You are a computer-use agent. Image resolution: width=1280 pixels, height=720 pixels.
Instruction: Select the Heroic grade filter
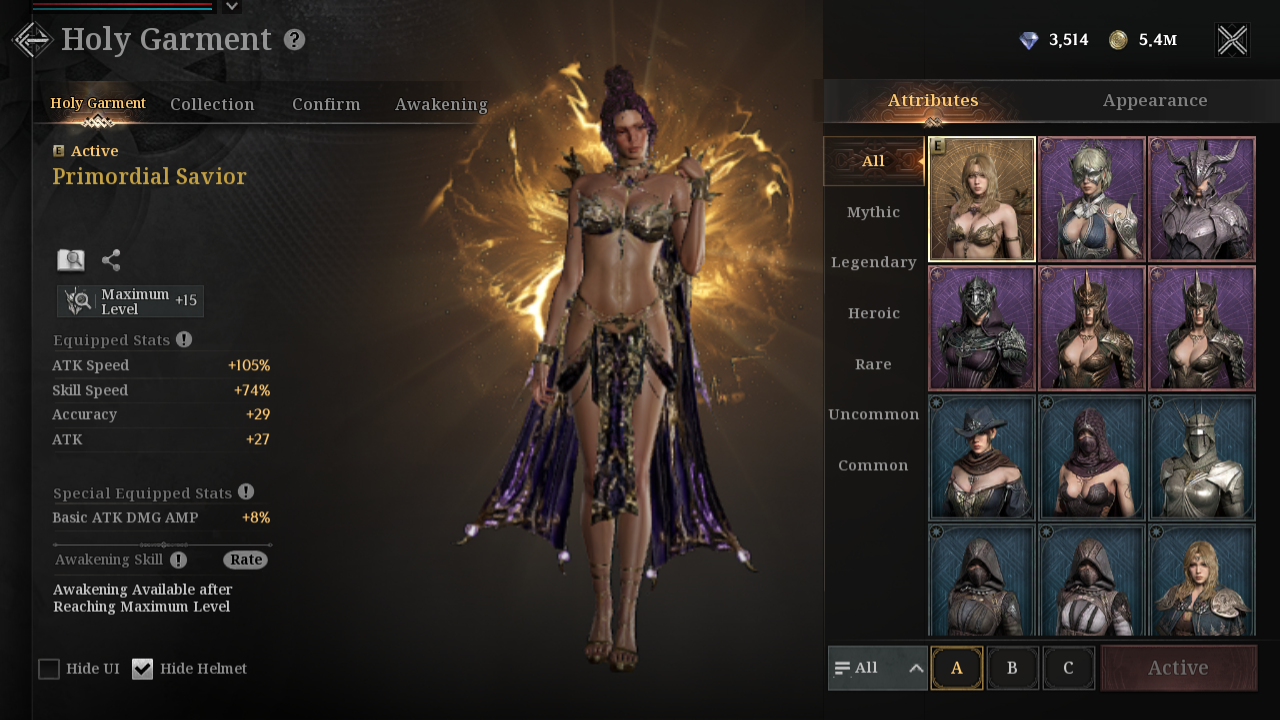pos(873,313)
